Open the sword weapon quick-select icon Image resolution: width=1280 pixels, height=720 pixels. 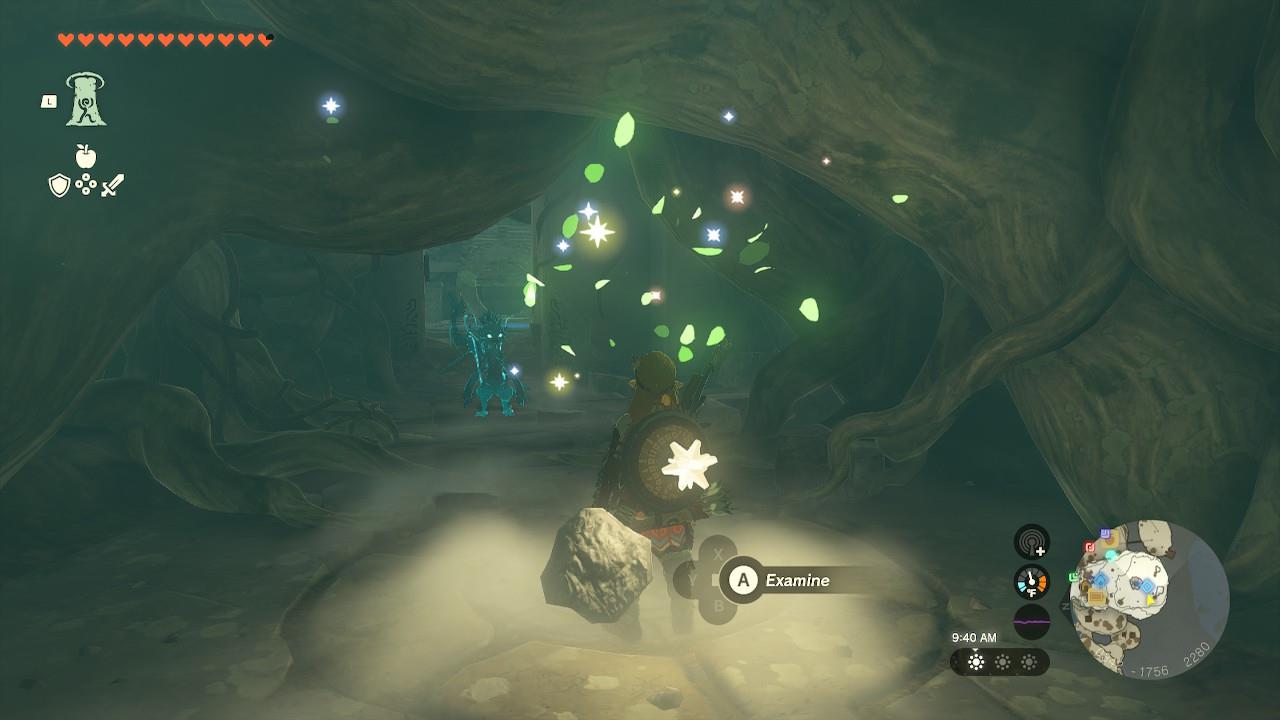tap(112, 185)
